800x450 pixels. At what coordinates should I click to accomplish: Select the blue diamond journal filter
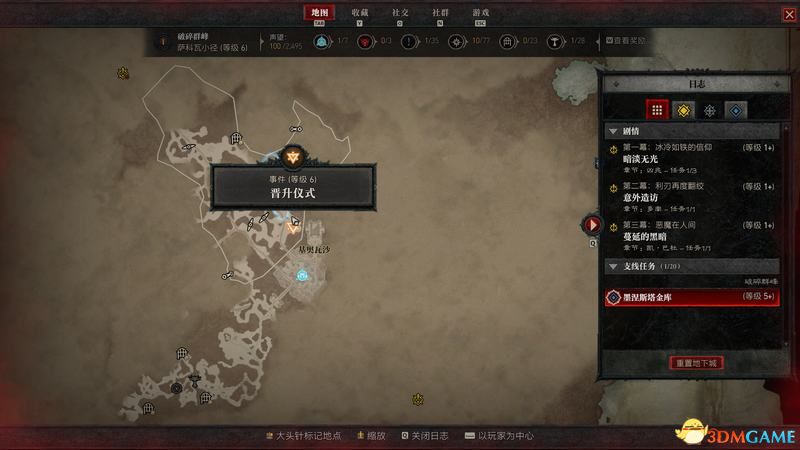tap(735, 110)
